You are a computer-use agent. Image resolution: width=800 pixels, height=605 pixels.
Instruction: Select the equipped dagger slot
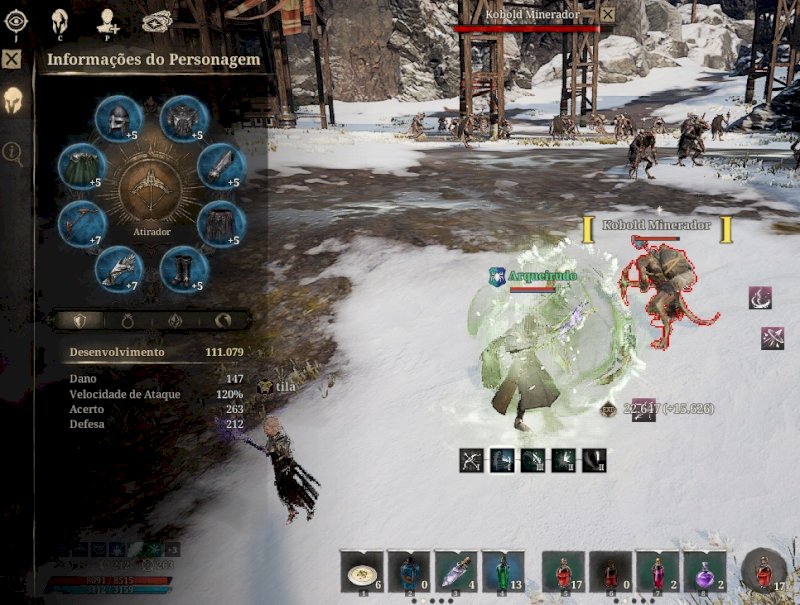point(221,166)
